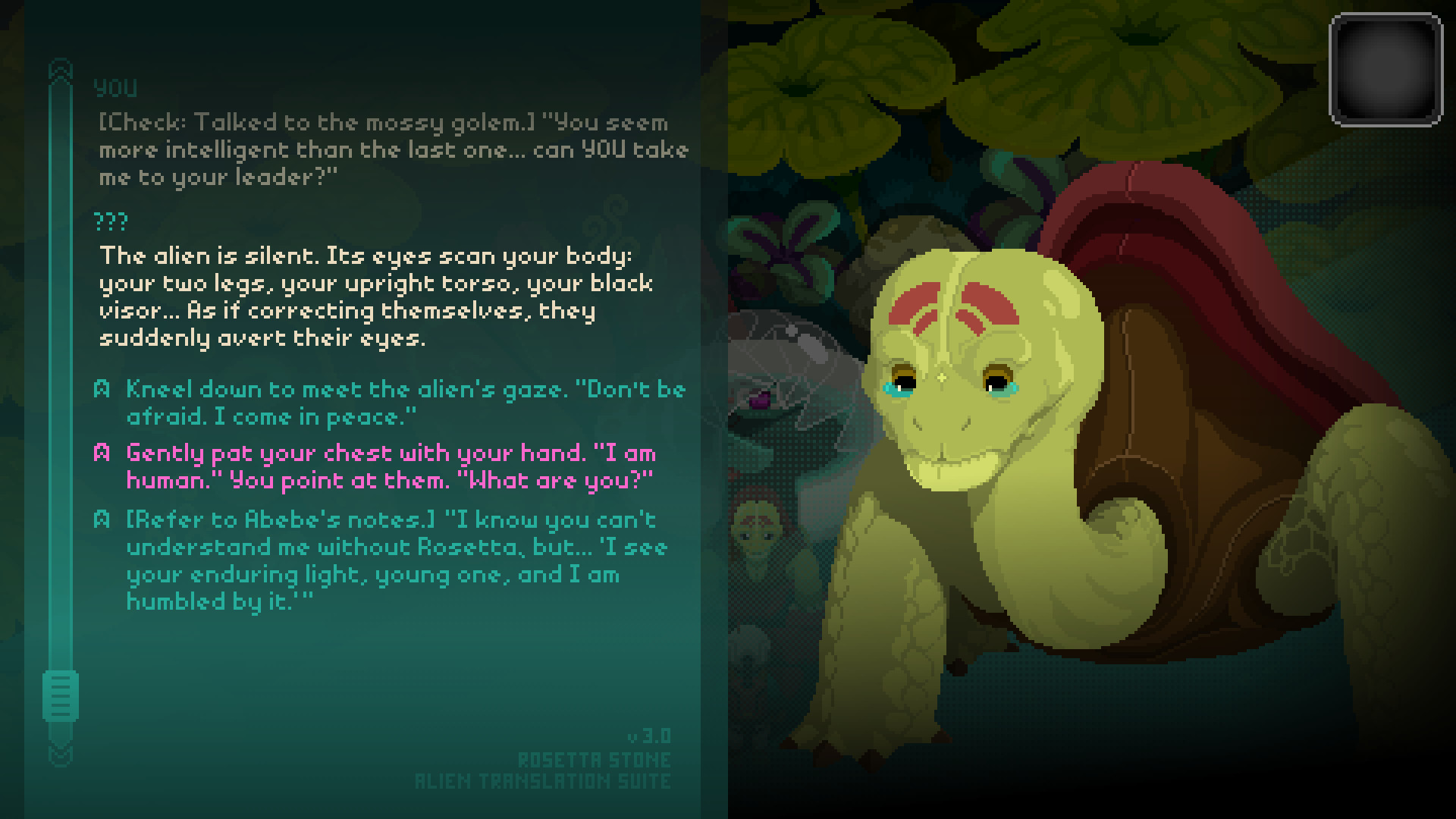Image resolution: width=1456 pixels, height=819 pixels.
Task: Click the A prompt next to the pink dialogue option
Action: point(101,453)
